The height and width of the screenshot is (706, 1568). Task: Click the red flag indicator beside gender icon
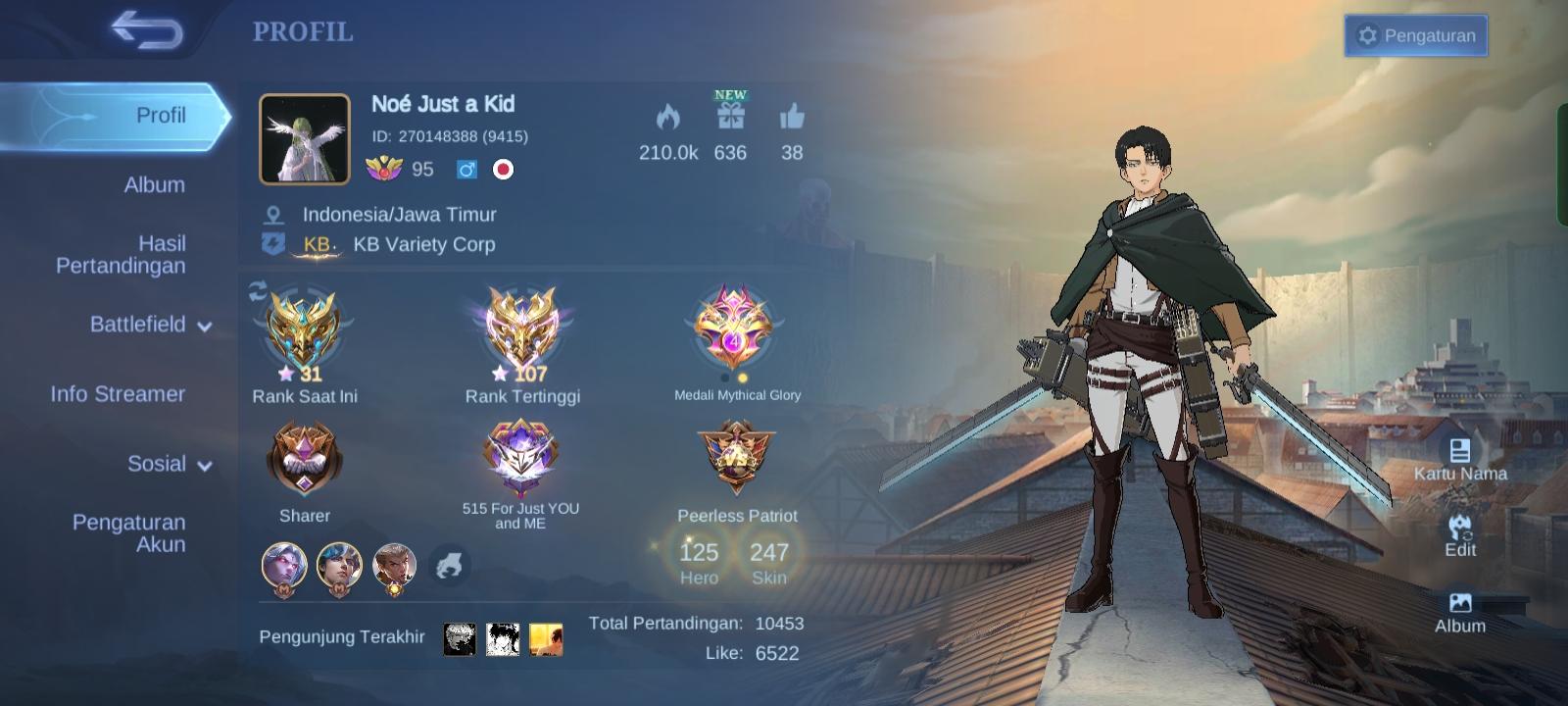pyautogui.click(x=504, y=170)
